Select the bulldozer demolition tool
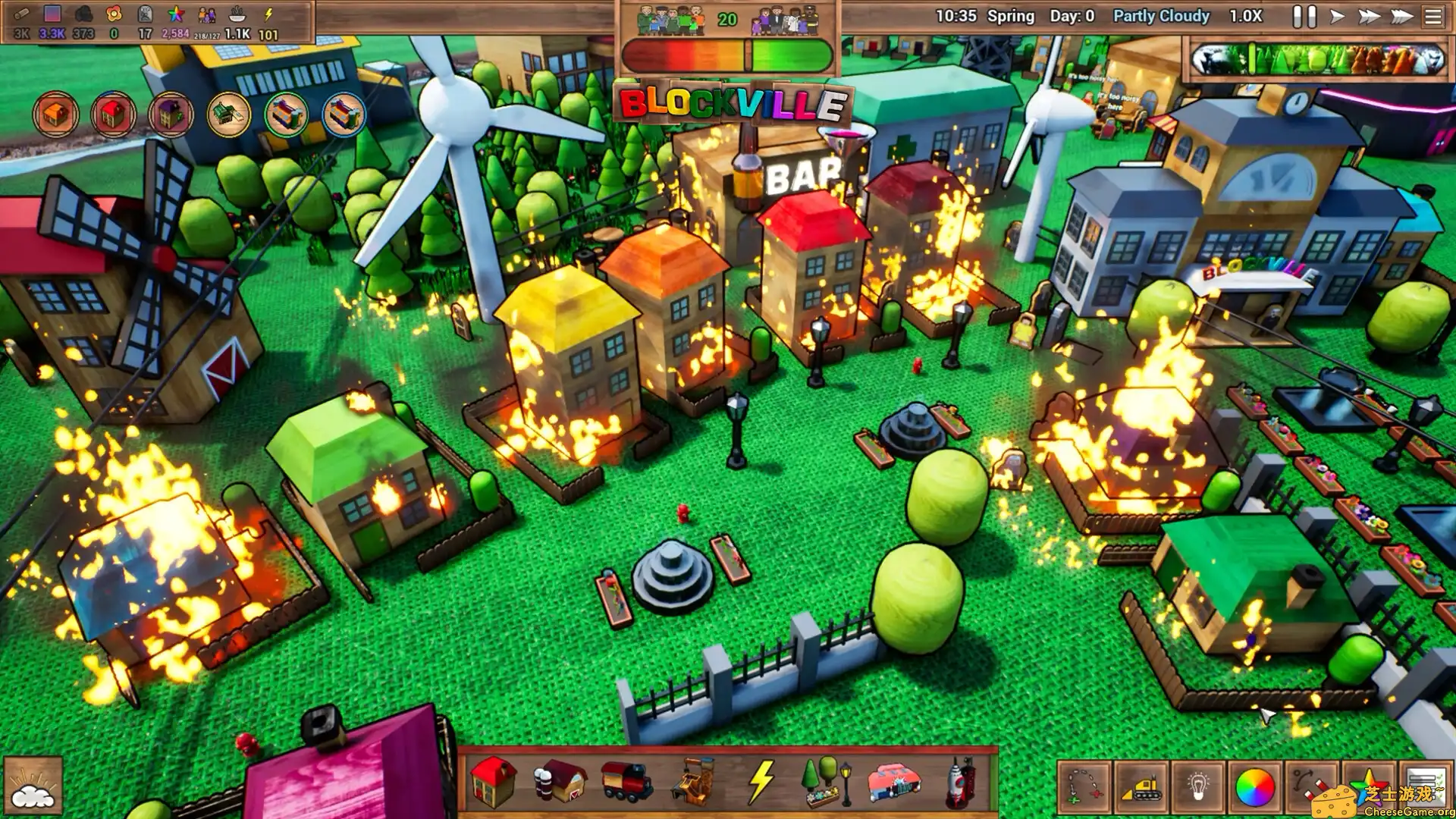The width and height of the screenshot is (1456, 819). pos(1142,789)
